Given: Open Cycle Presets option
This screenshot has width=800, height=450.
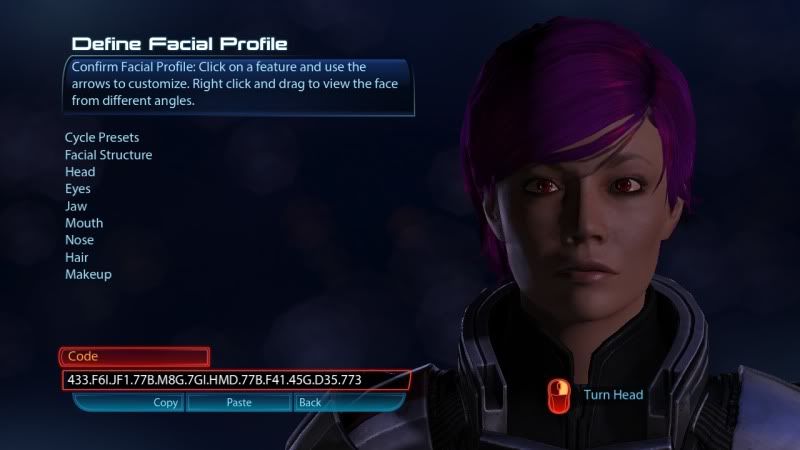Looking at the screenshot, I should point(101,137).
